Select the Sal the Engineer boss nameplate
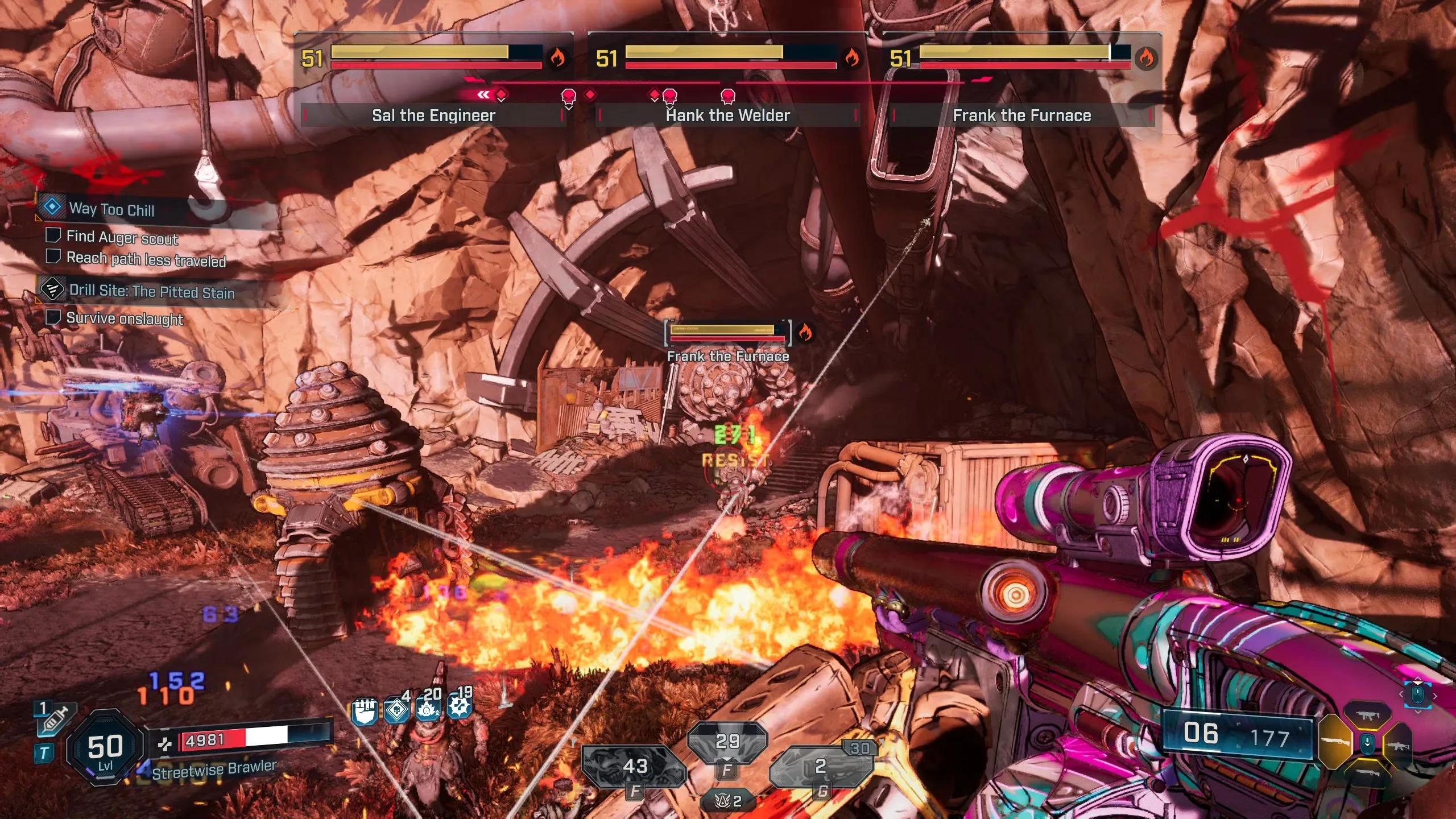The image size is (1456, 819). click(433, 115)
